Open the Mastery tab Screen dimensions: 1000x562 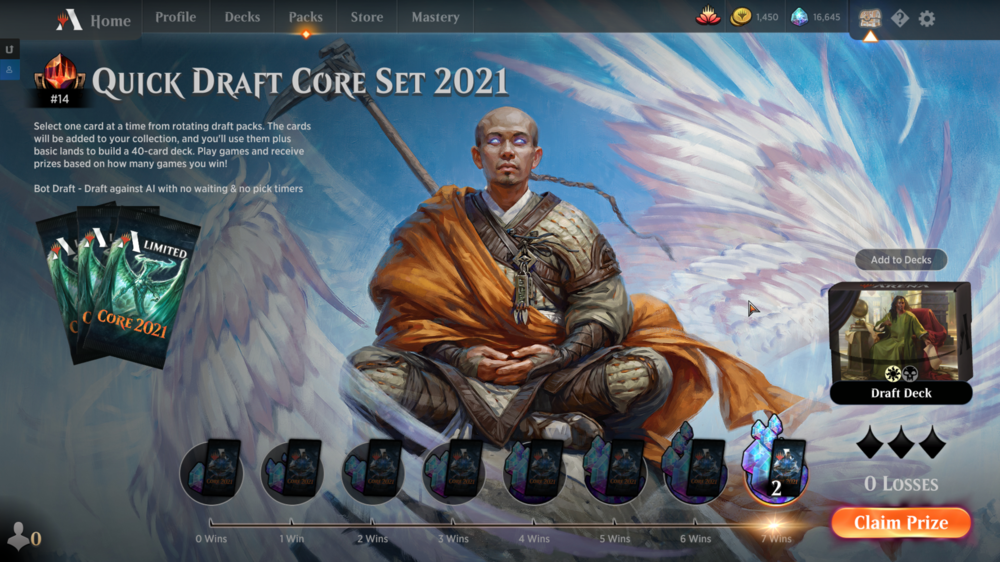tap(435, 17)
